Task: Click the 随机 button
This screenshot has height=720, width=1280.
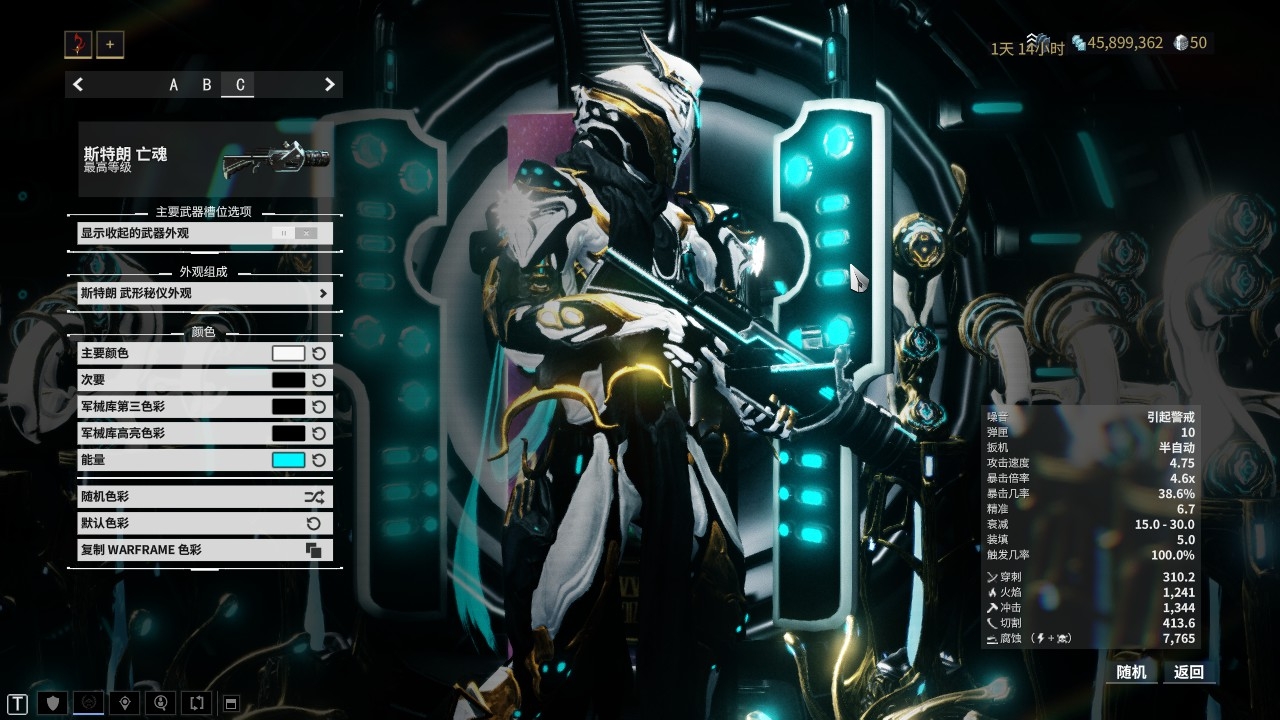Action: point(1131,672)
